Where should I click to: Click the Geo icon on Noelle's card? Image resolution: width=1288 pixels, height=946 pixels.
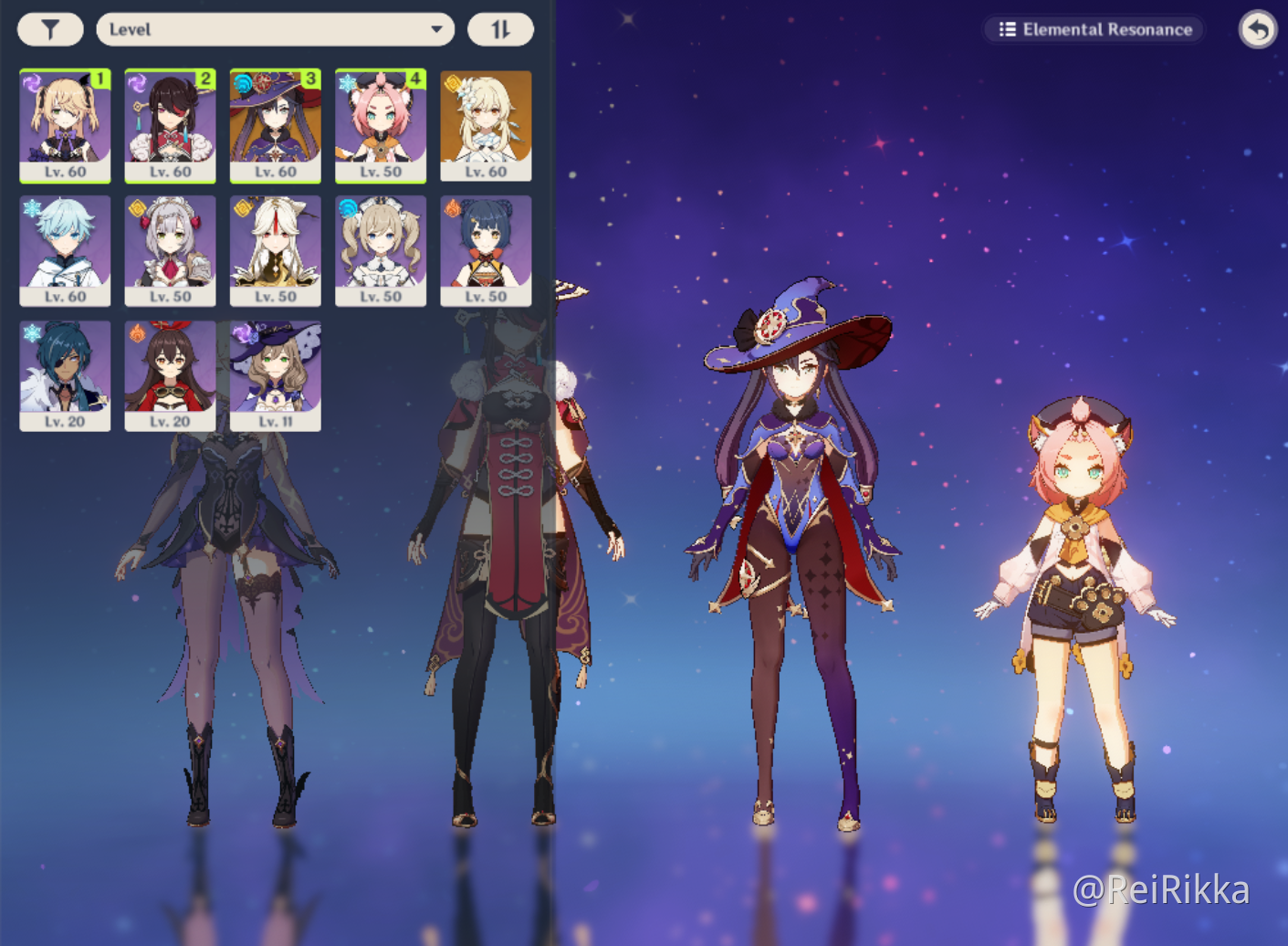click(x=136, y=209)
